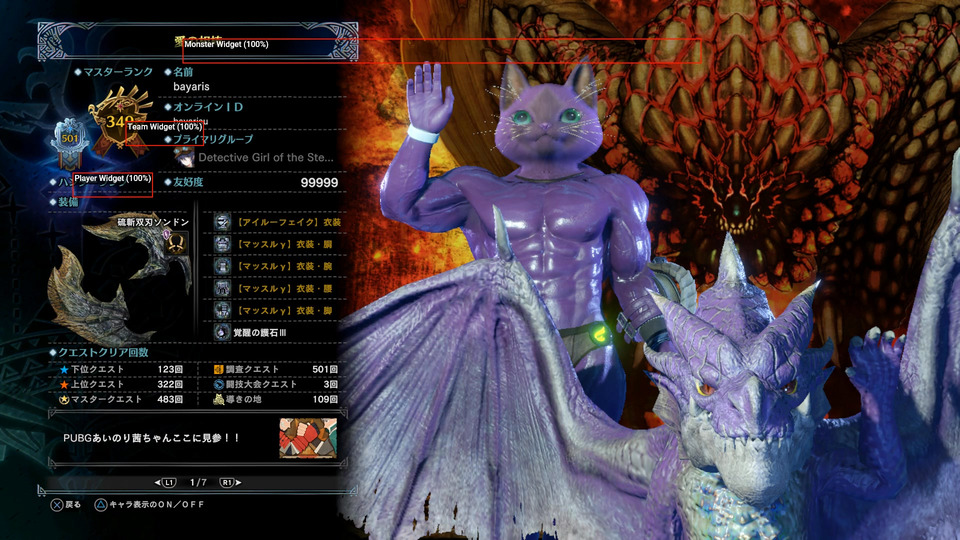Choose the 覚醒の護石III charm row

pos(278,331)
